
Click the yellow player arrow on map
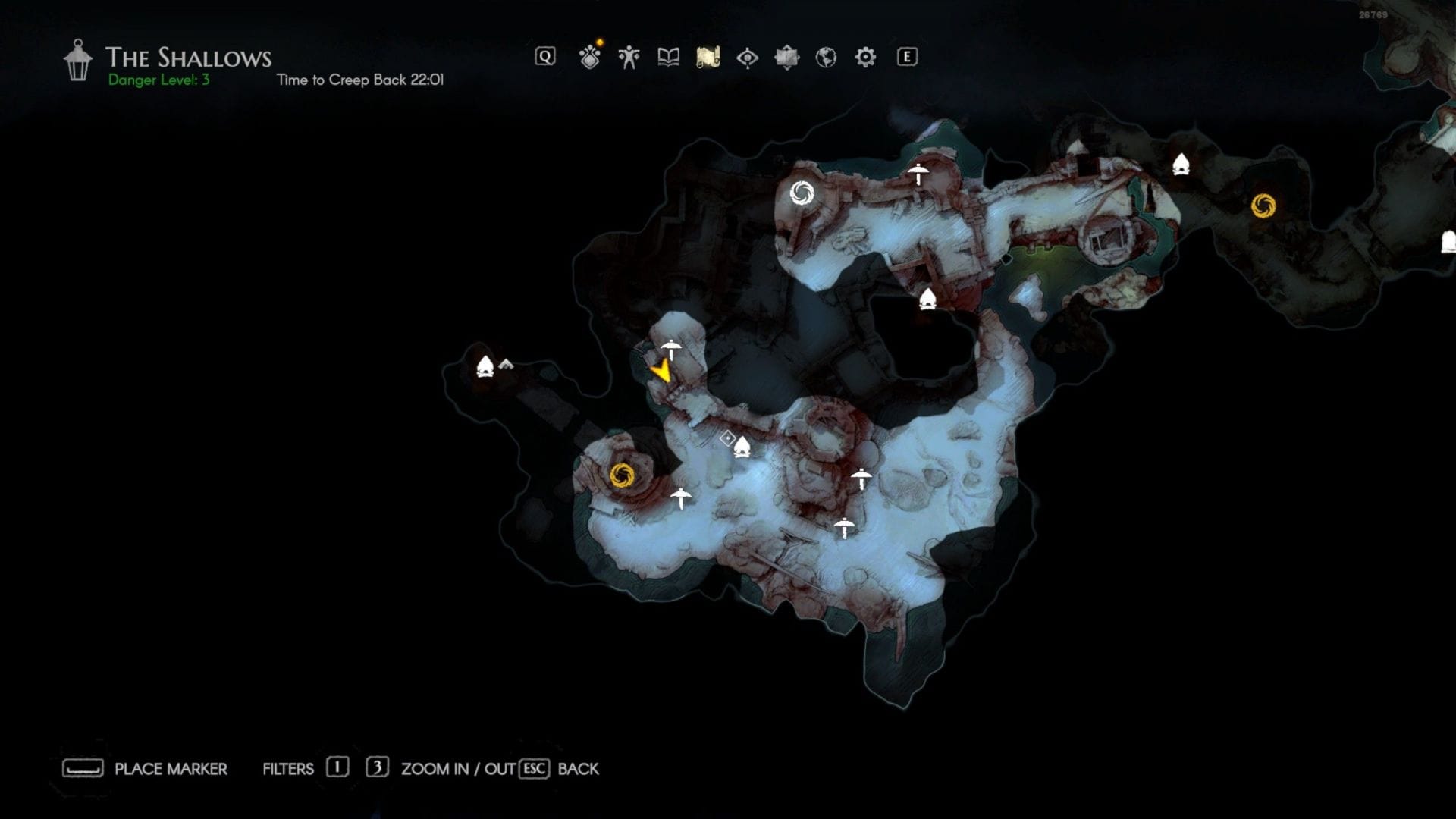(661, 371)
